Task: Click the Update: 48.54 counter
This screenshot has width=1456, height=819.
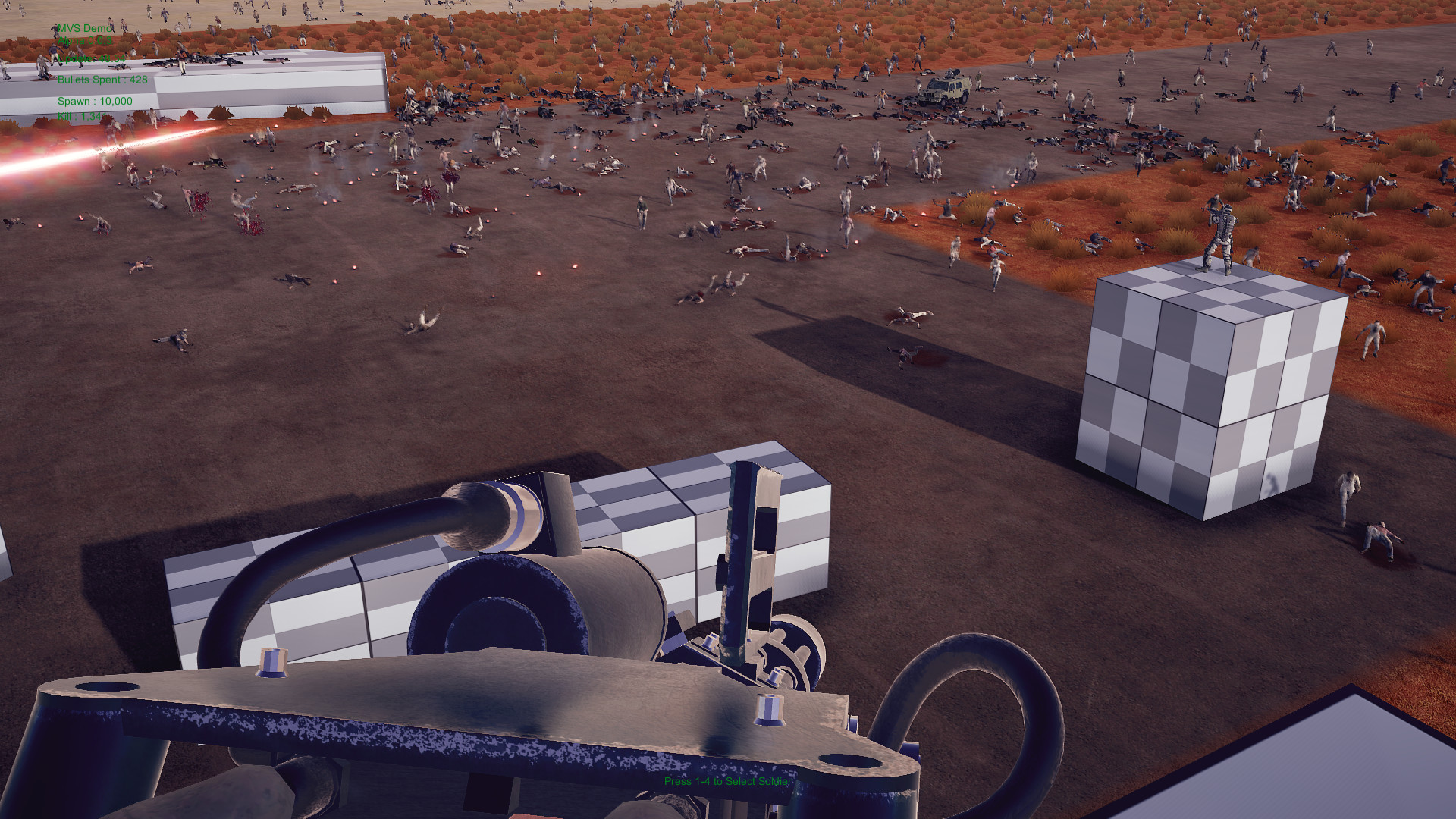Action: tap(91, 58)
